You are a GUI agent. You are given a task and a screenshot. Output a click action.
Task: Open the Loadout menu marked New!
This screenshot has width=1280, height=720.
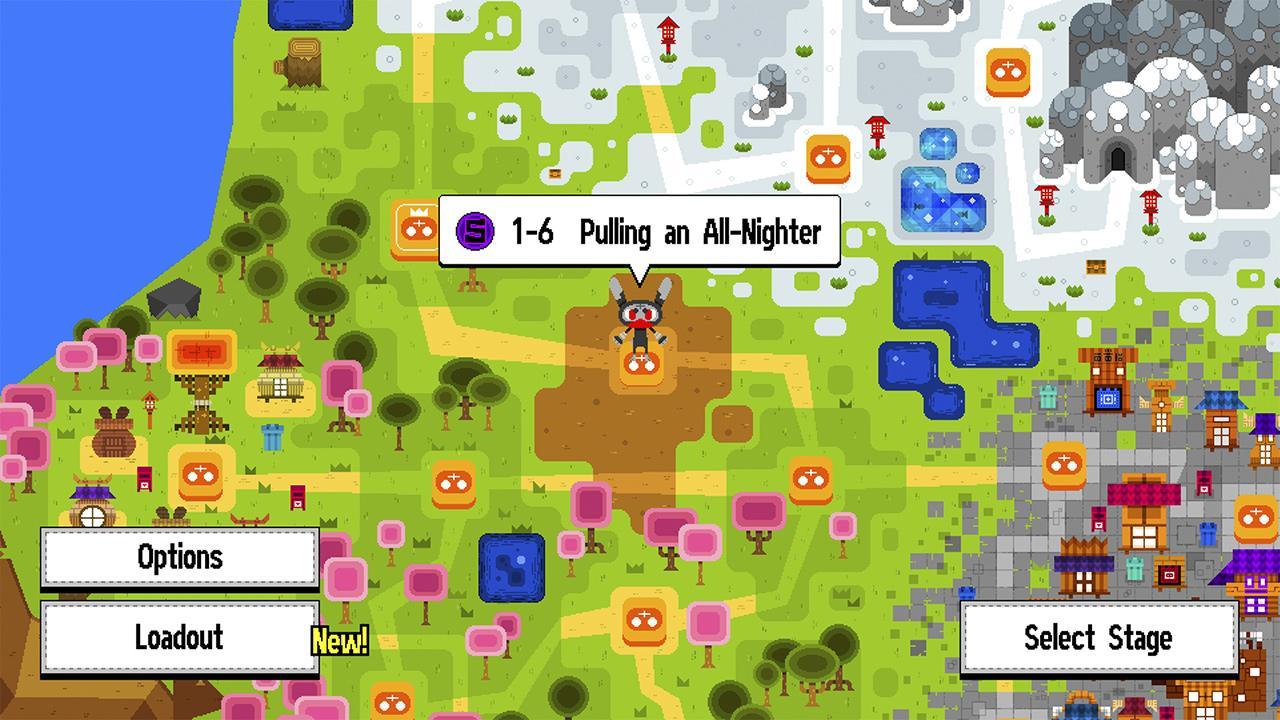pos(178,637)
